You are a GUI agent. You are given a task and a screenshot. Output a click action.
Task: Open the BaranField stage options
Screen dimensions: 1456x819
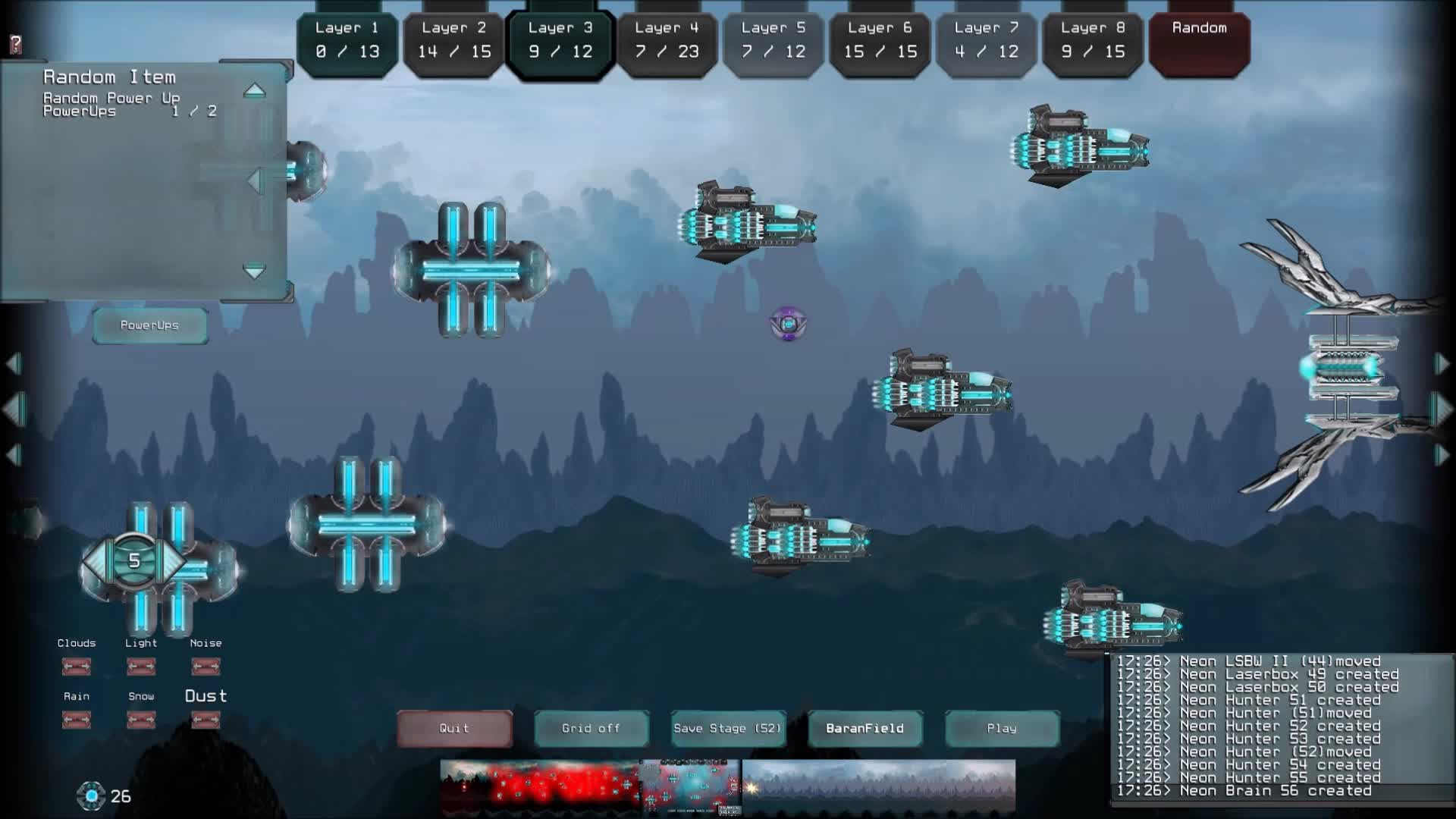(864, 728)
